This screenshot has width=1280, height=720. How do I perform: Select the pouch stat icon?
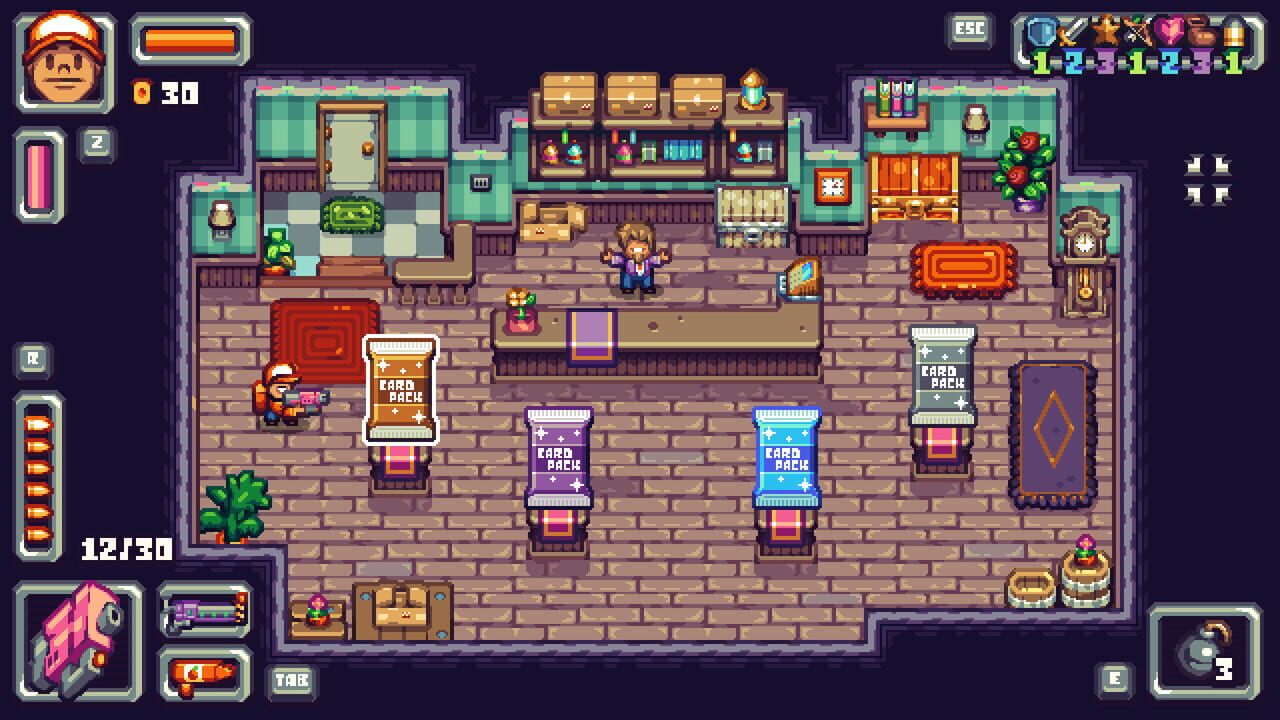pyautogui.click(x=1201, y=30)
